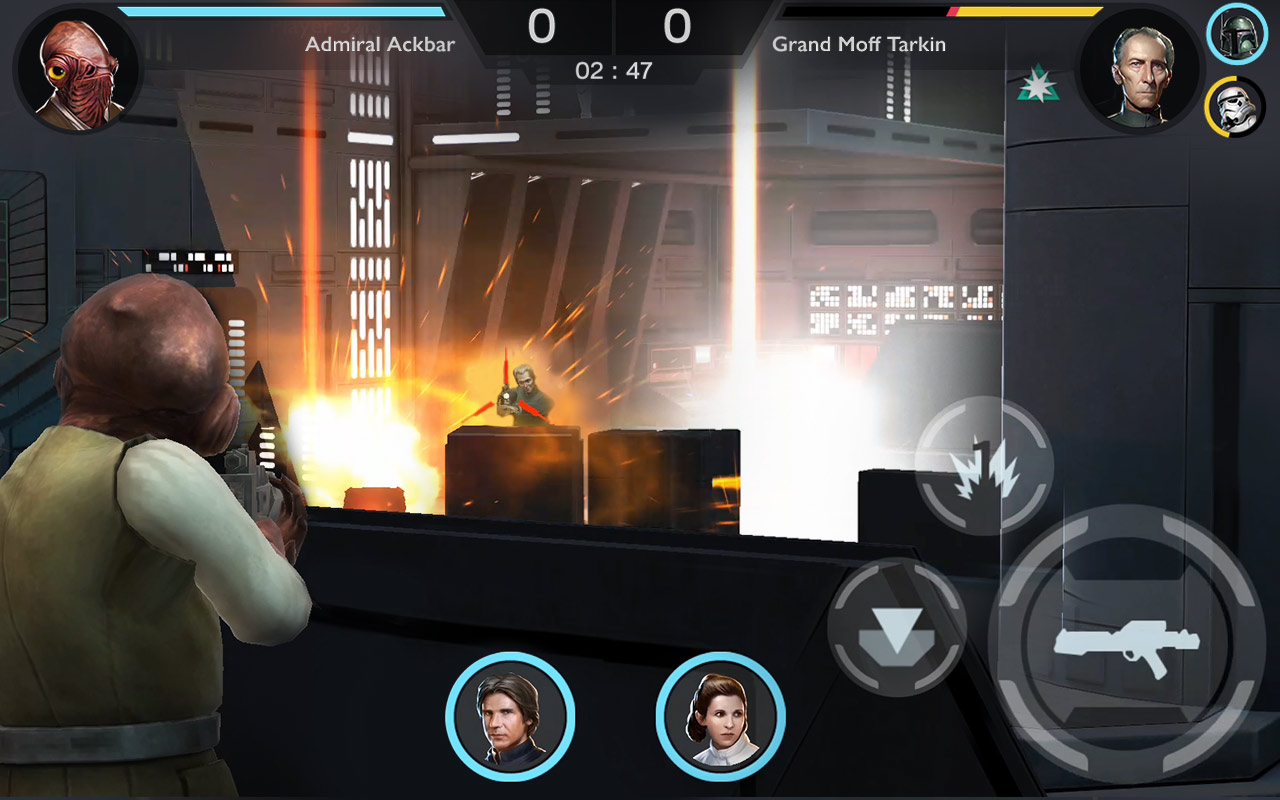The height and width of the screenshot is (800, 1280).
Task: Tap the green crystal emblem icon
Action: [x=1040, y=80]
